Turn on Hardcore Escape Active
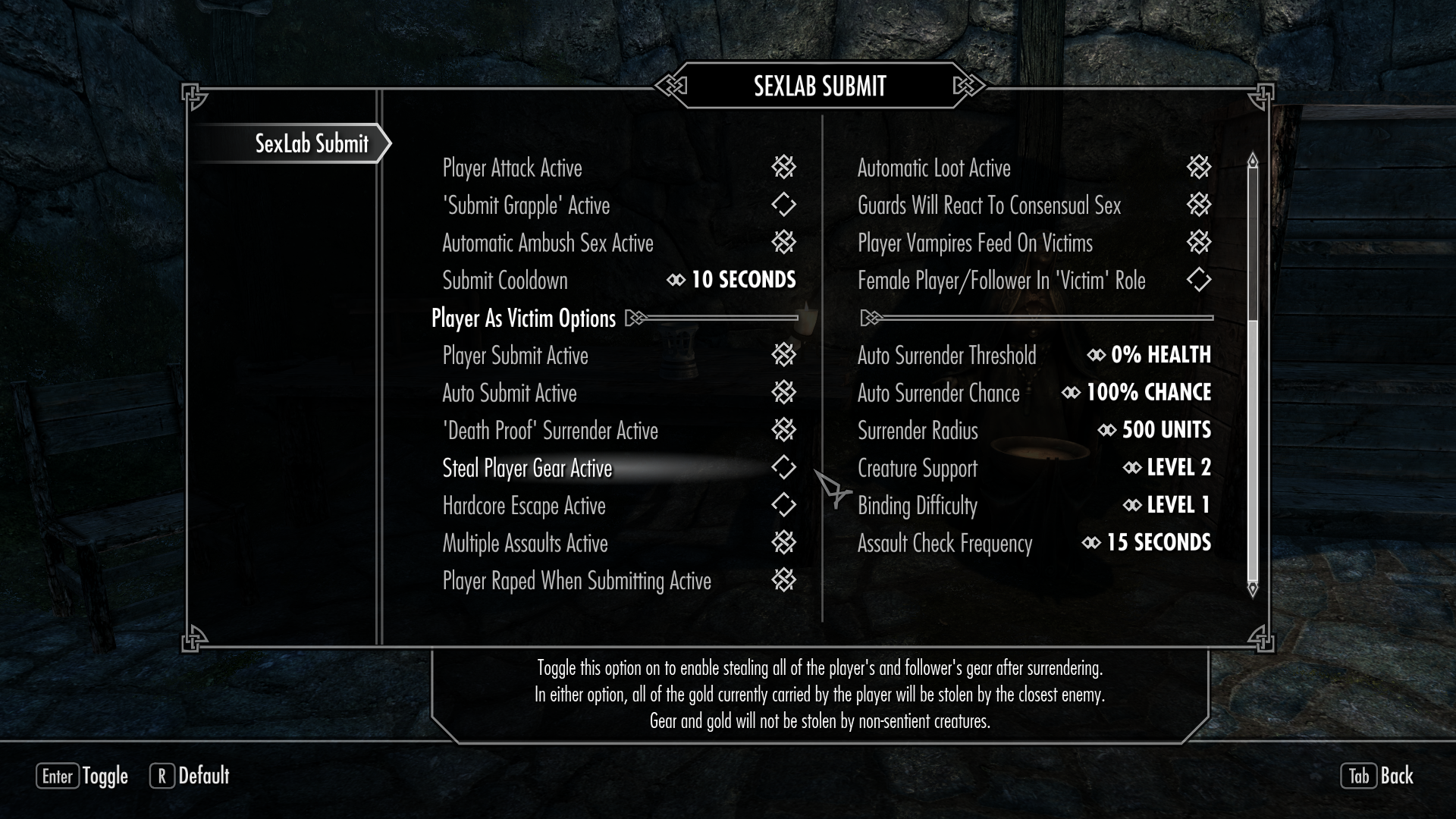This screenshot has height=819, width=1456. [783, 505]
